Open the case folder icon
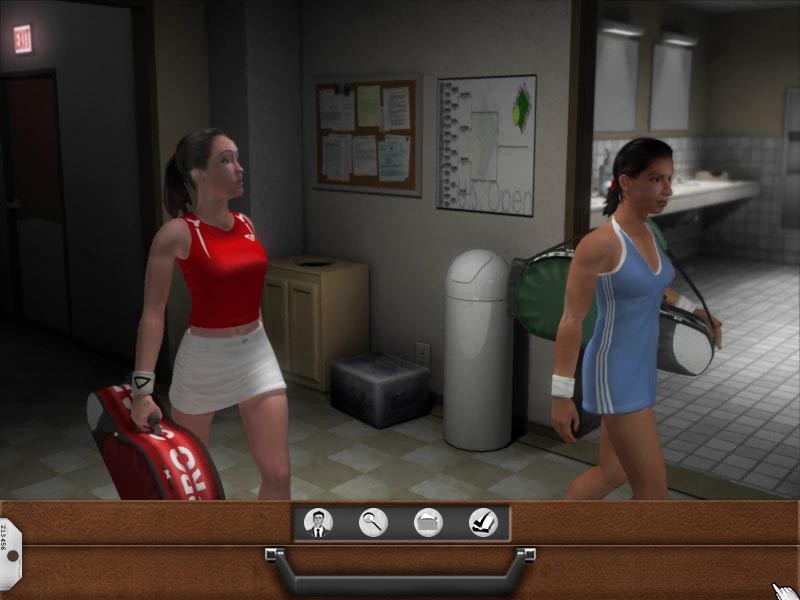Viewport: 800px width, 600px height. pyautogui.click(x=428, y=522)
